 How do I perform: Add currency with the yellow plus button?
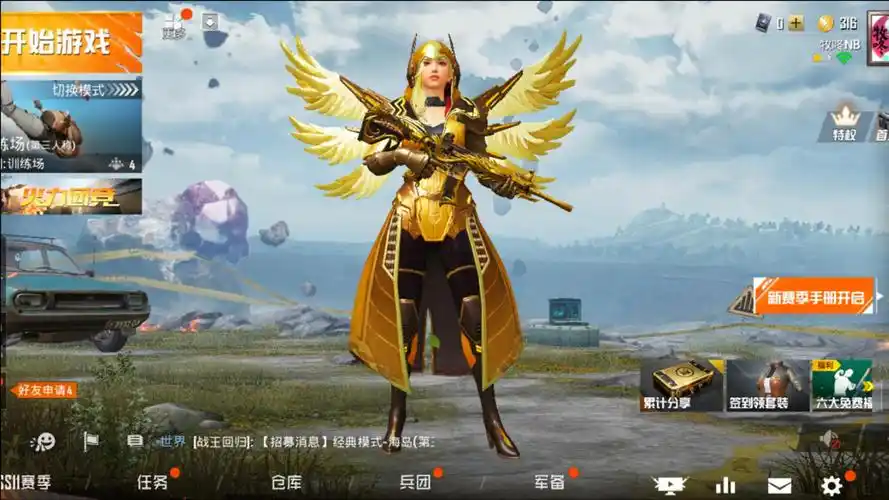click(796, 24)
